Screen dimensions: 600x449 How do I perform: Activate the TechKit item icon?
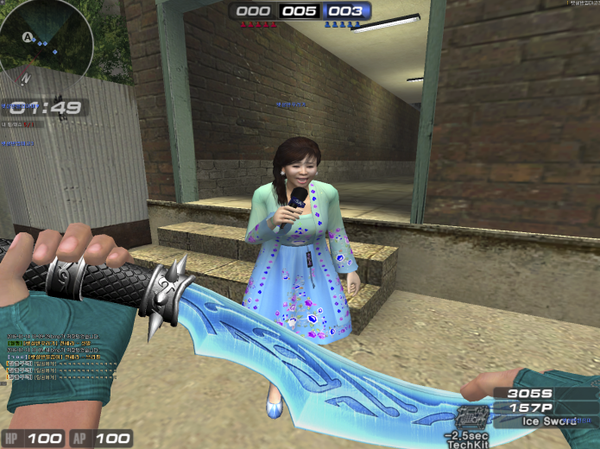[x=468, y=416]
